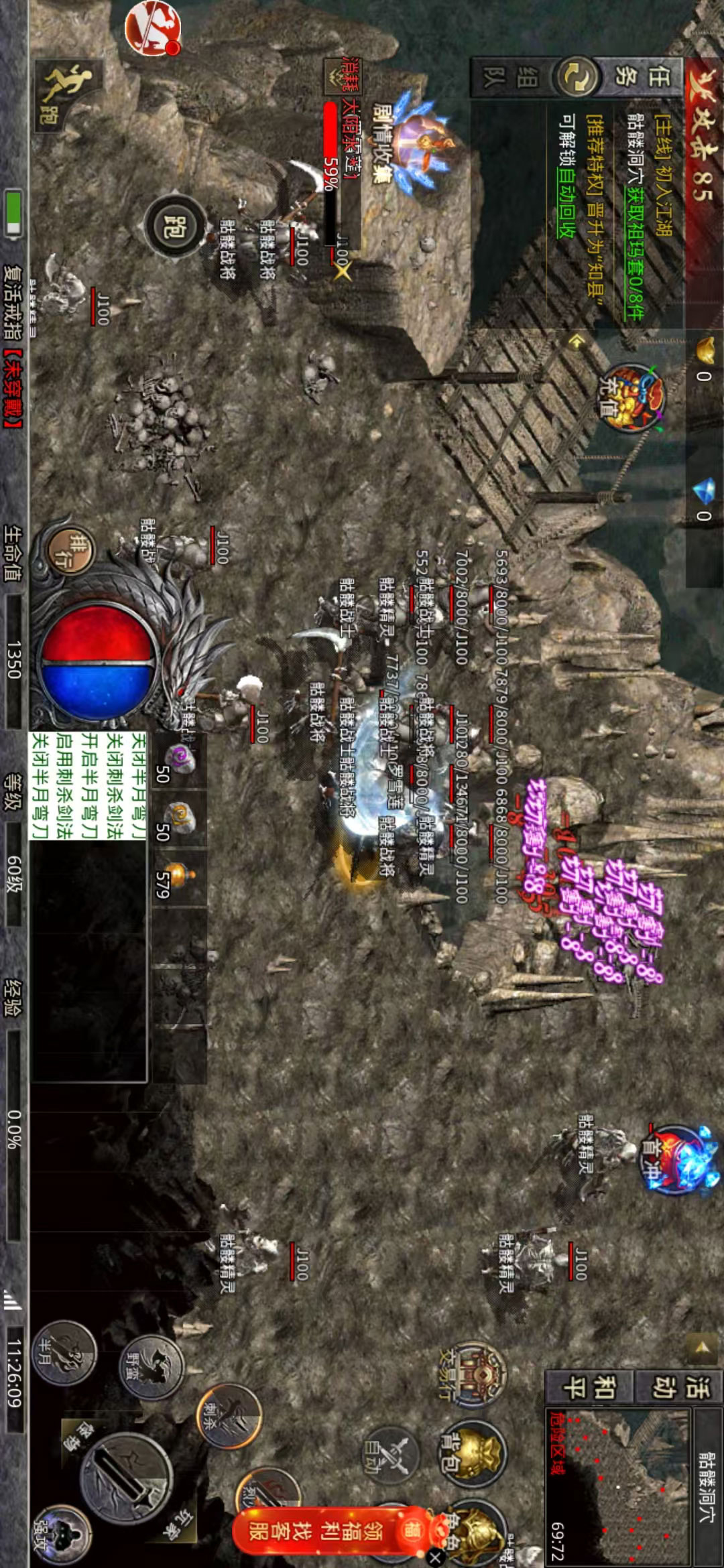Activate the 半月 skill

pos(64,1352)
